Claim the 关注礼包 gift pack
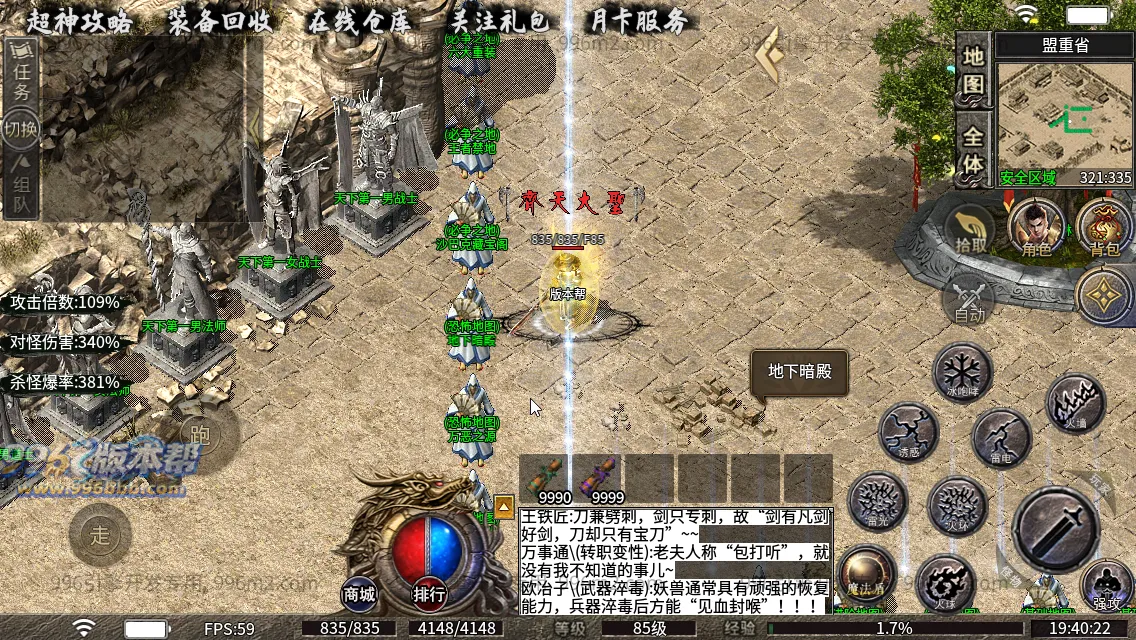Viewport: 1136px width, 640px height. click(x=500, y=21)
